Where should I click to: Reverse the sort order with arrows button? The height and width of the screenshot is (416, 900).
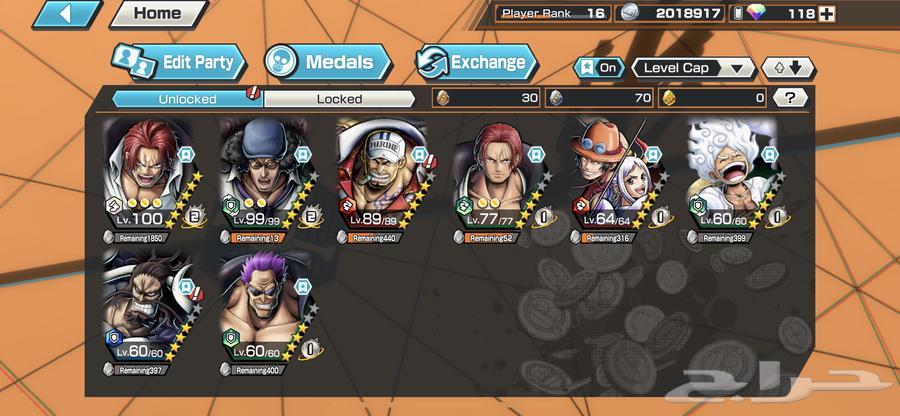coord(788,68)
